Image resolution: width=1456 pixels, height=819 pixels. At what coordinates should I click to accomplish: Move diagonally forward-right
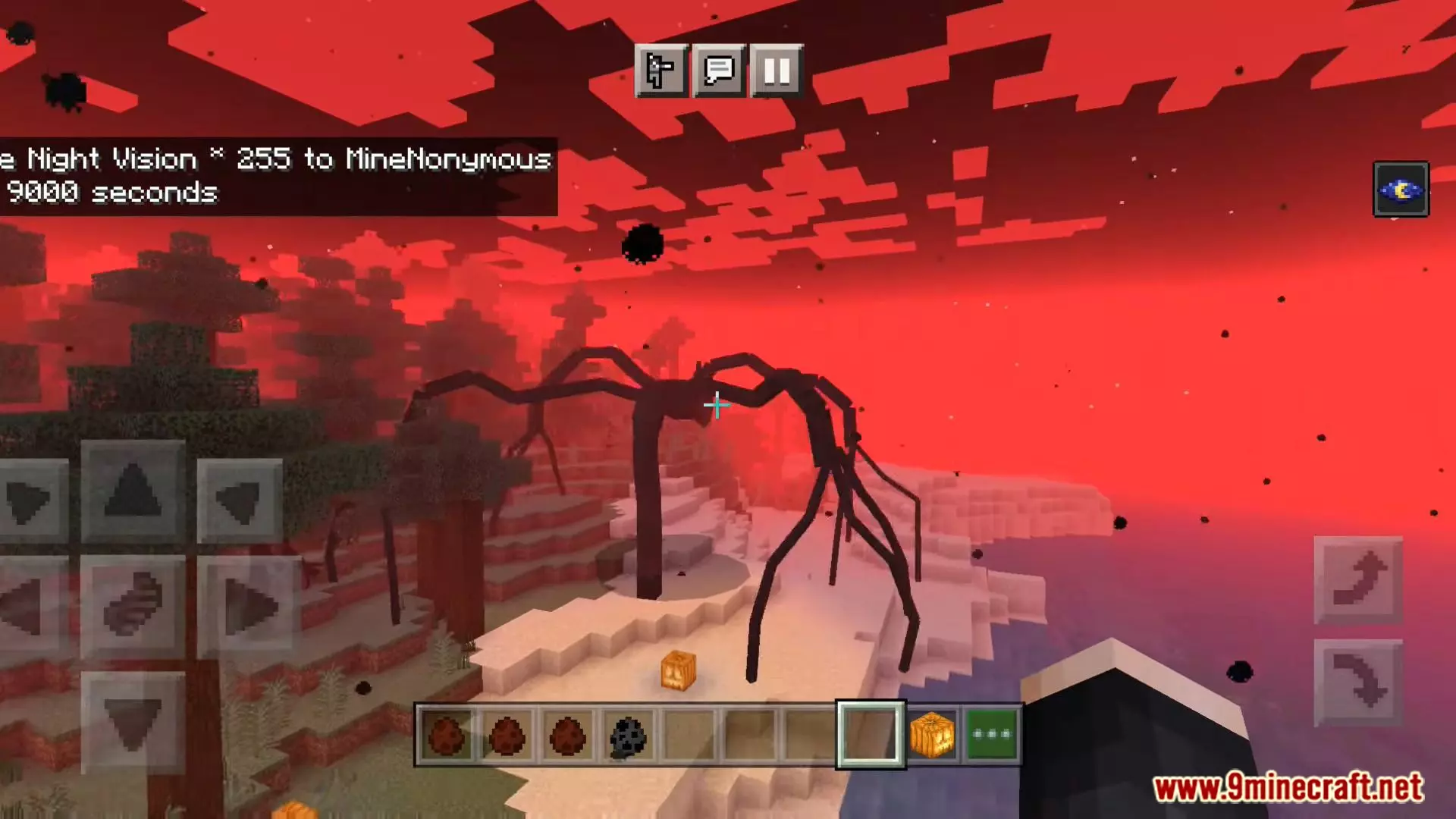point(240,500)
